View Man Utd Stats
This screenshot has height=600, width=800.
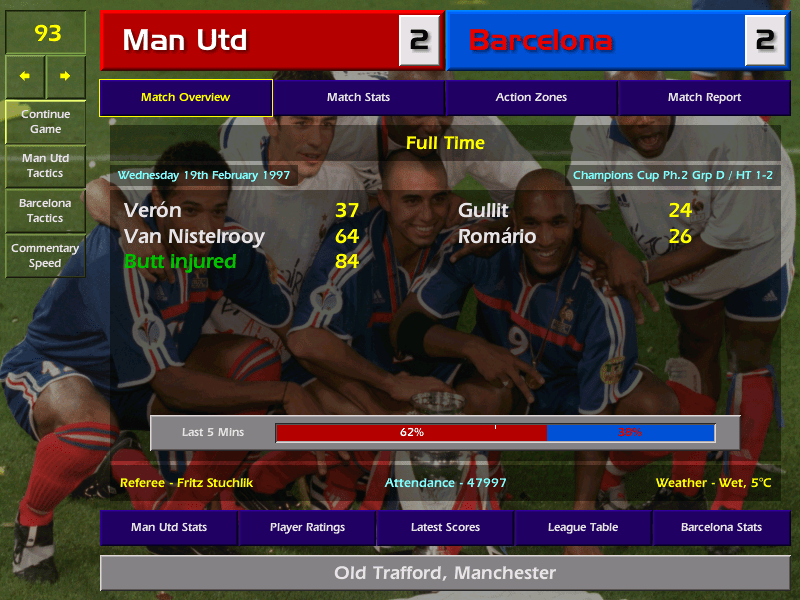[168, 527]
